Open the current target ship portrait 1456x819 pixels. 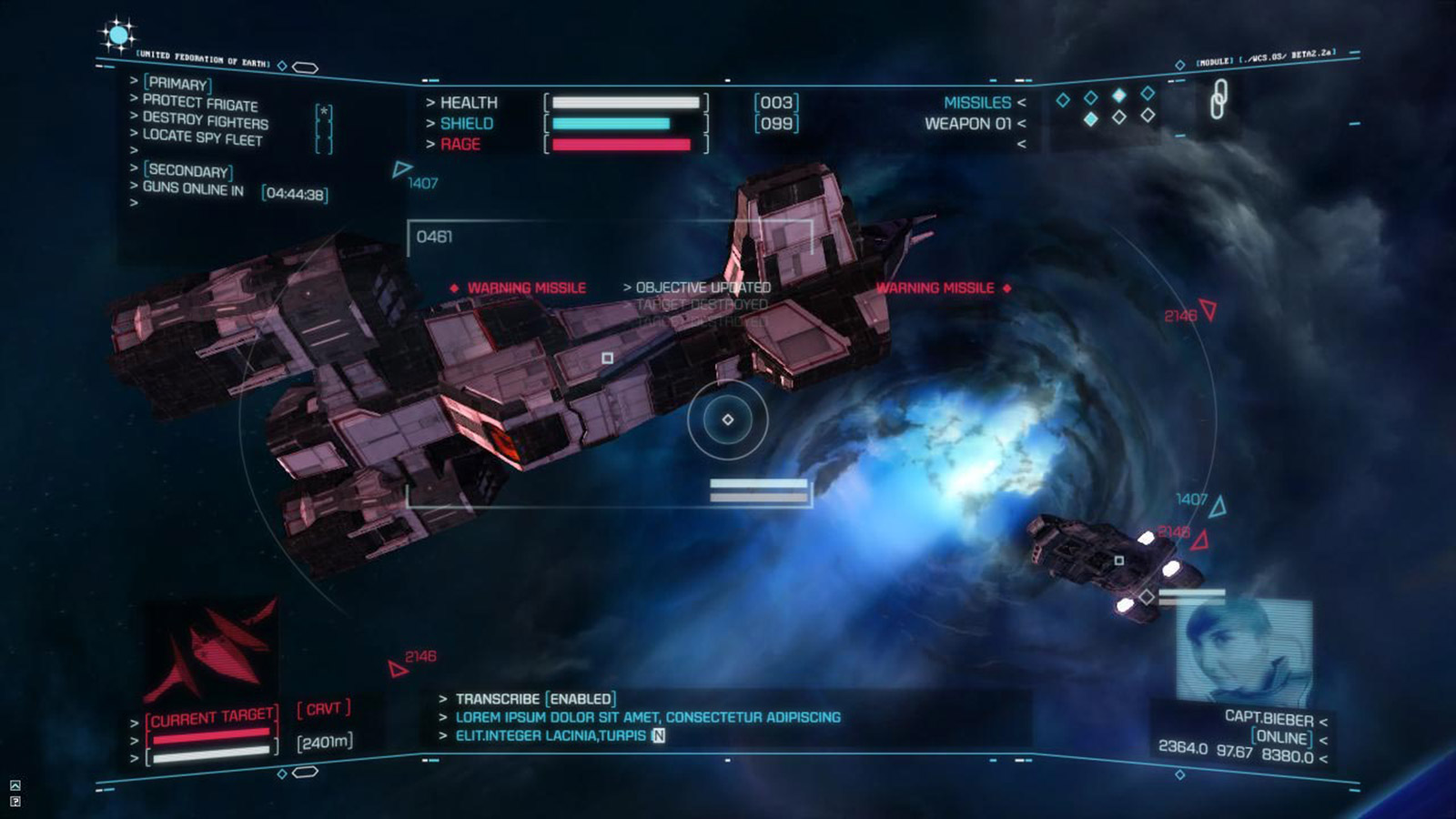pos(211,651)
